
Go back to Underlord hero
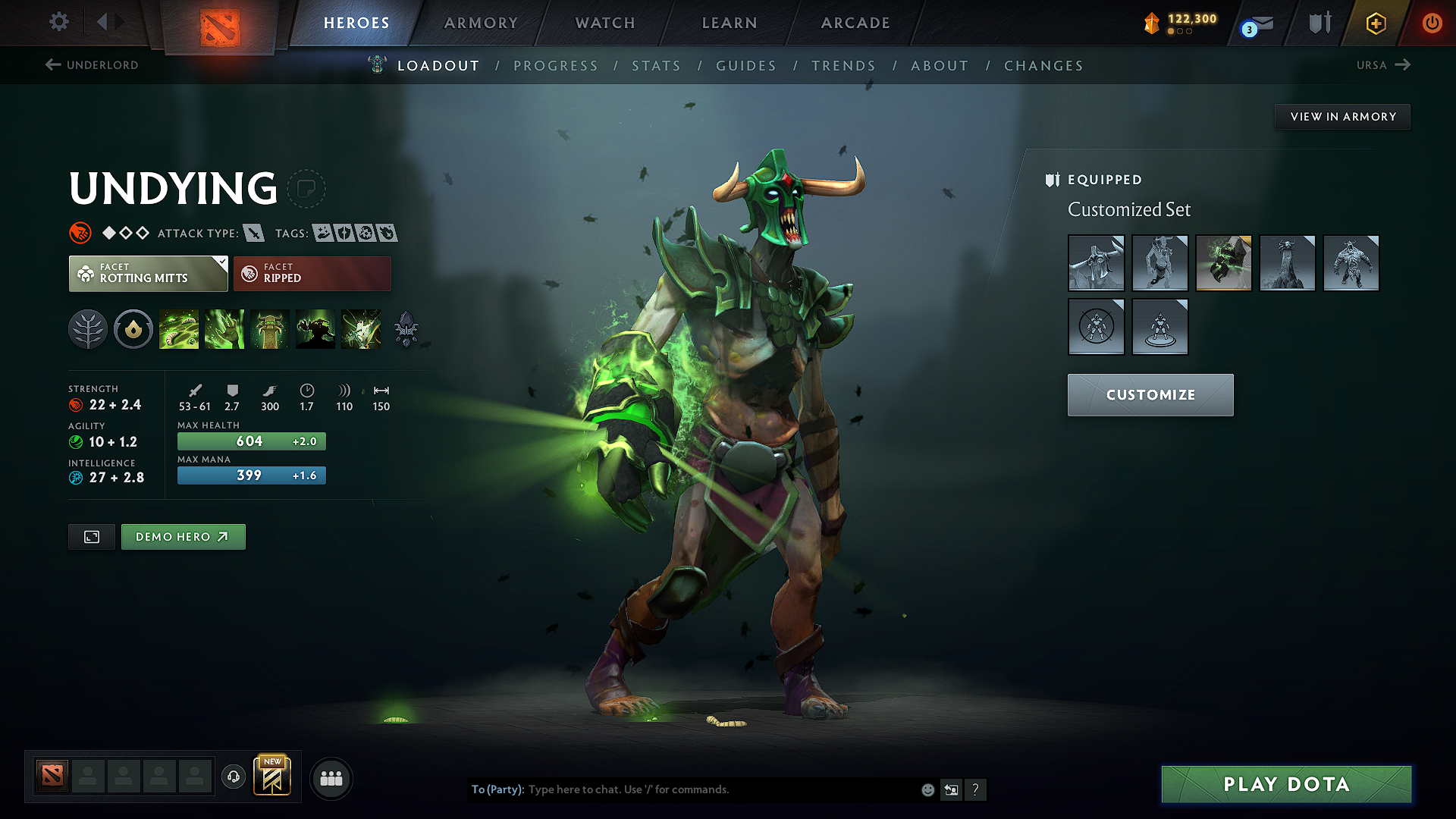(91, 65)
